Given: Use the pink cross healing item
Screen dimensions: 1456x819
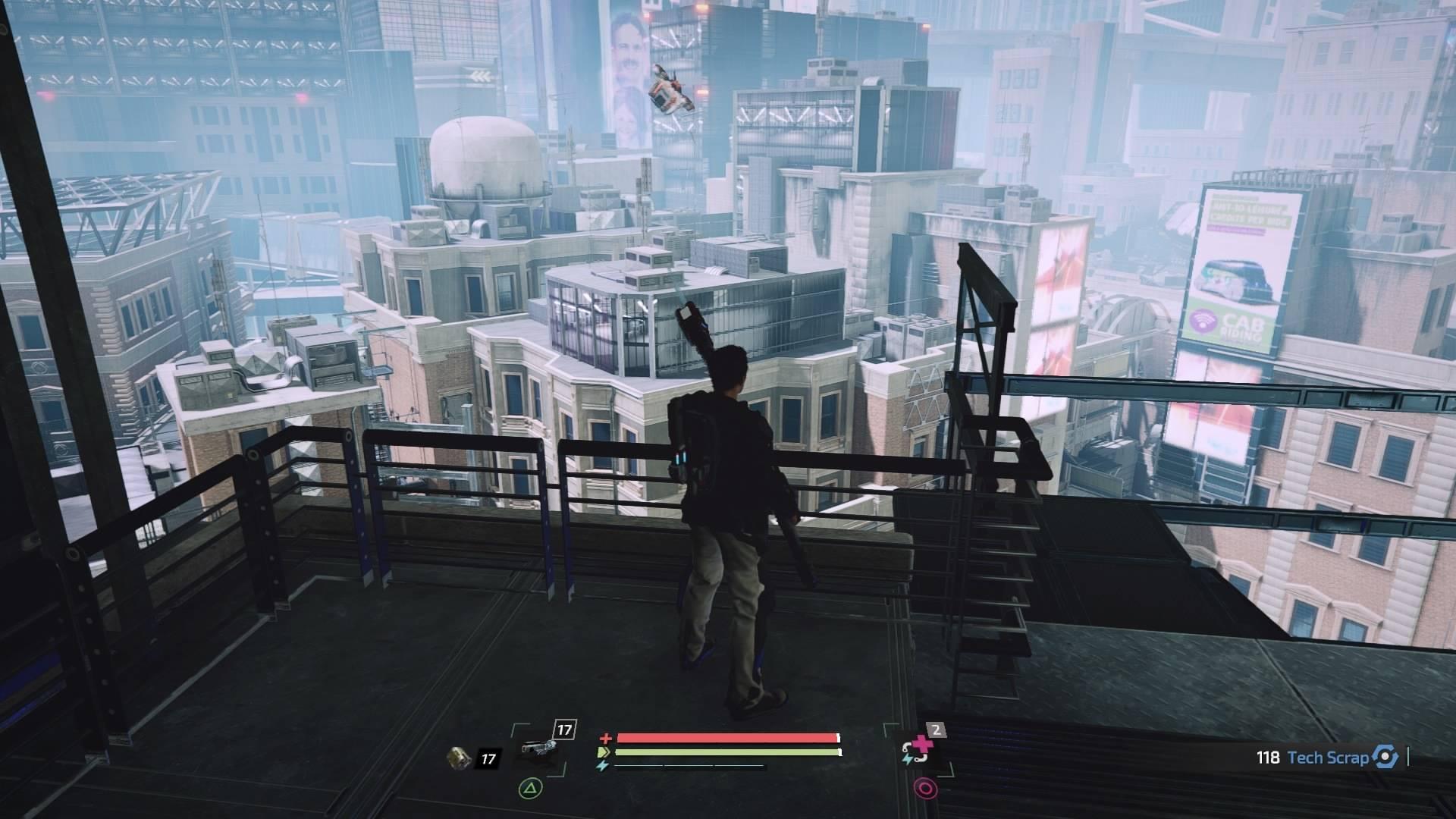Looking at the screenshot, I should click(x=918, y=751).
